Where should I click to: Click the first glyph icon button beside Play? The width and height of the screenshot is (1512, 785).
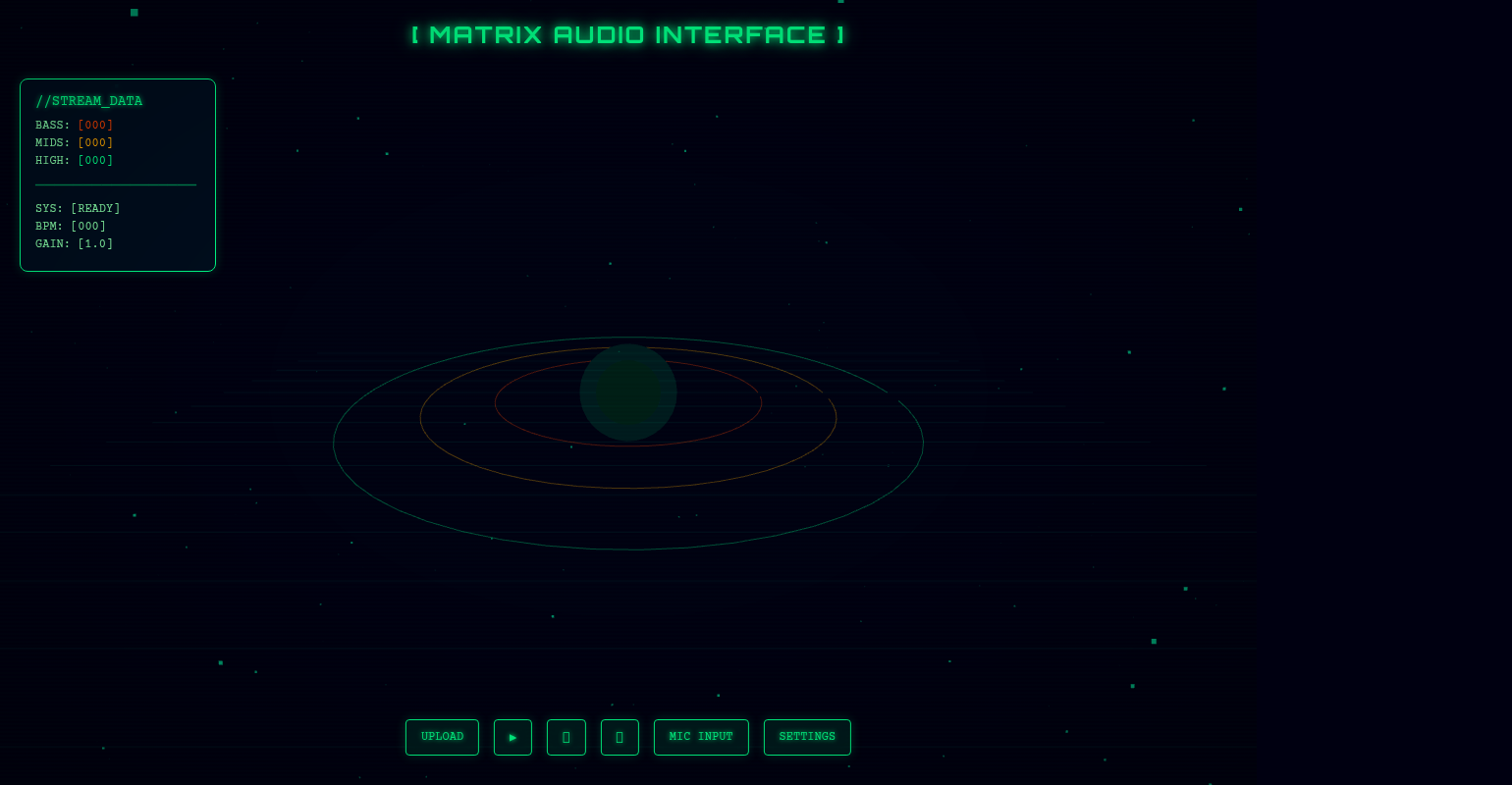click(x=567, y=737)
